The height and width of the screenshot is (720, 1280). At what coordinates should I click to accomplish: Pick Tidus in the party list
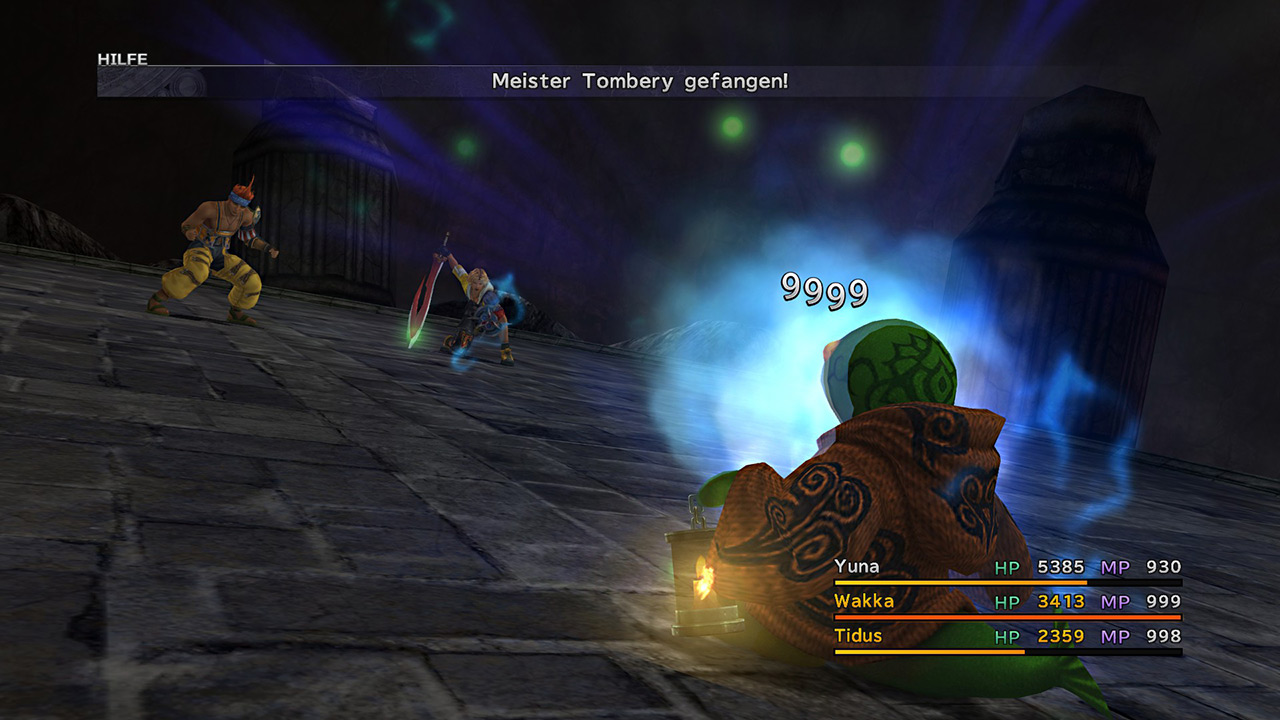click(x=859, y=636)
